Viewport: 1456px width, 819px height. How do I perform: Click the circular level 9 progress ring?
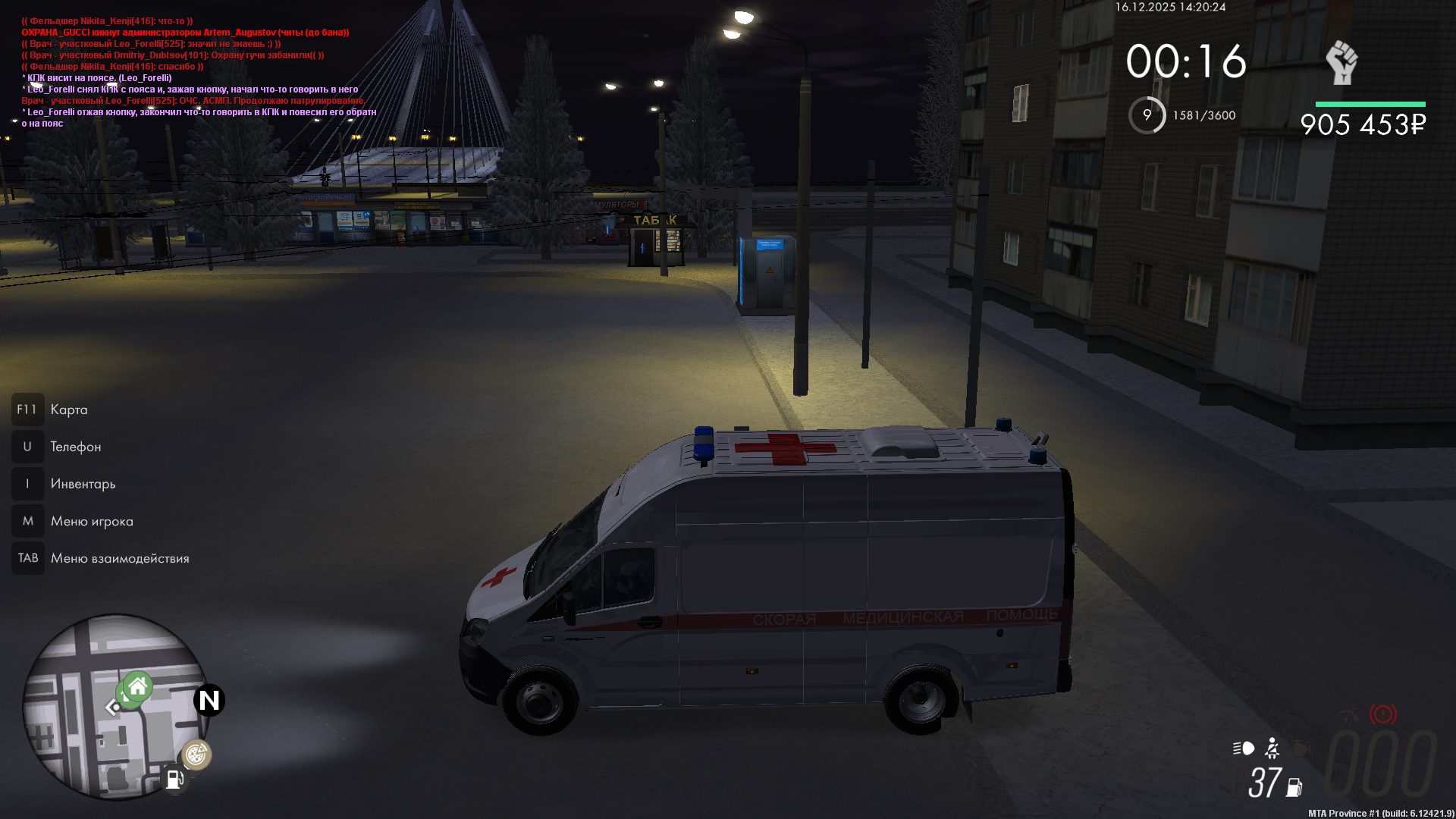point(1147,115)
